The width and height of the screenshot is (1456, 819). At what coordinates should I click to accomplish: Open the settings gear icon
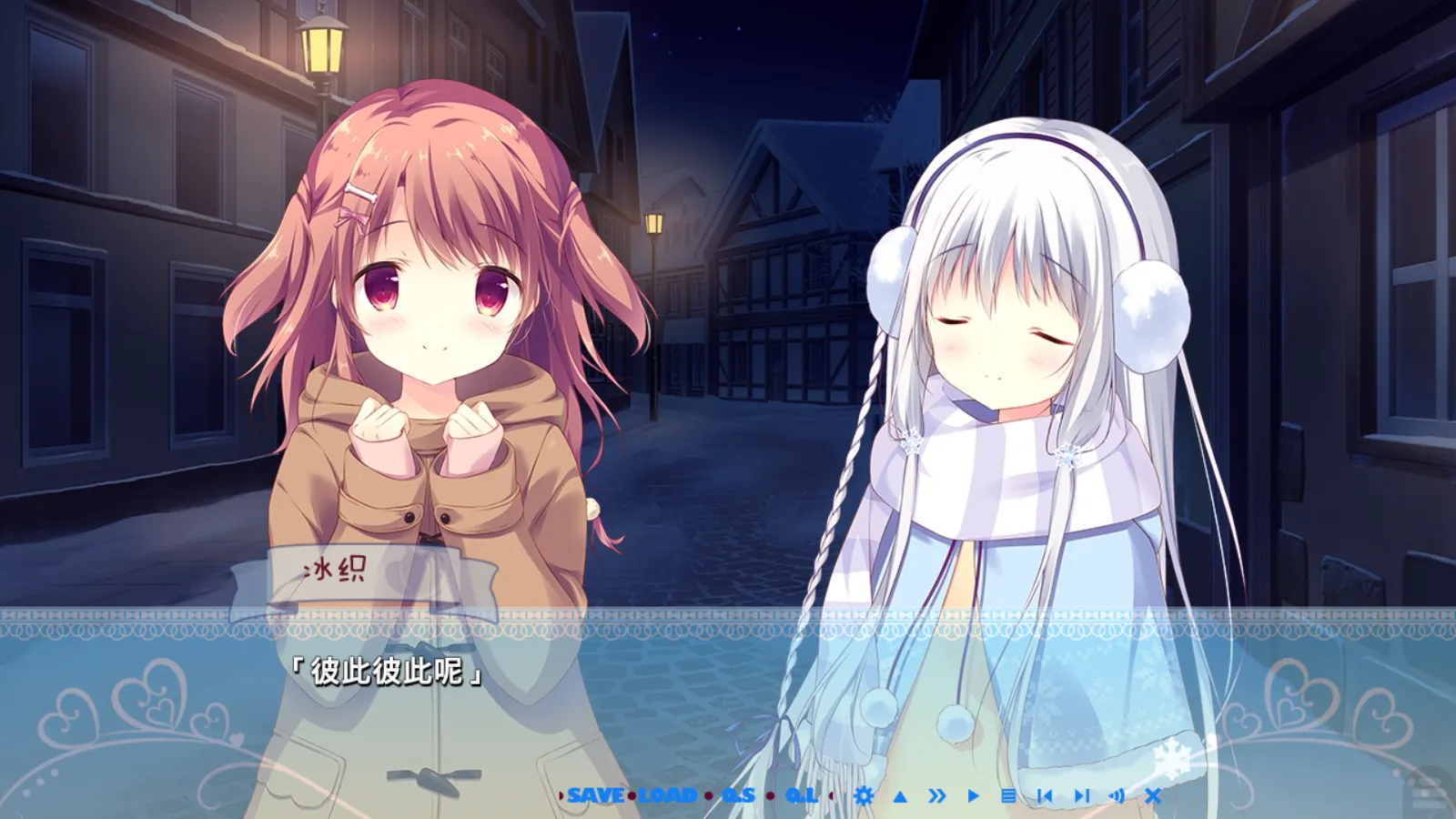[864, 795]
